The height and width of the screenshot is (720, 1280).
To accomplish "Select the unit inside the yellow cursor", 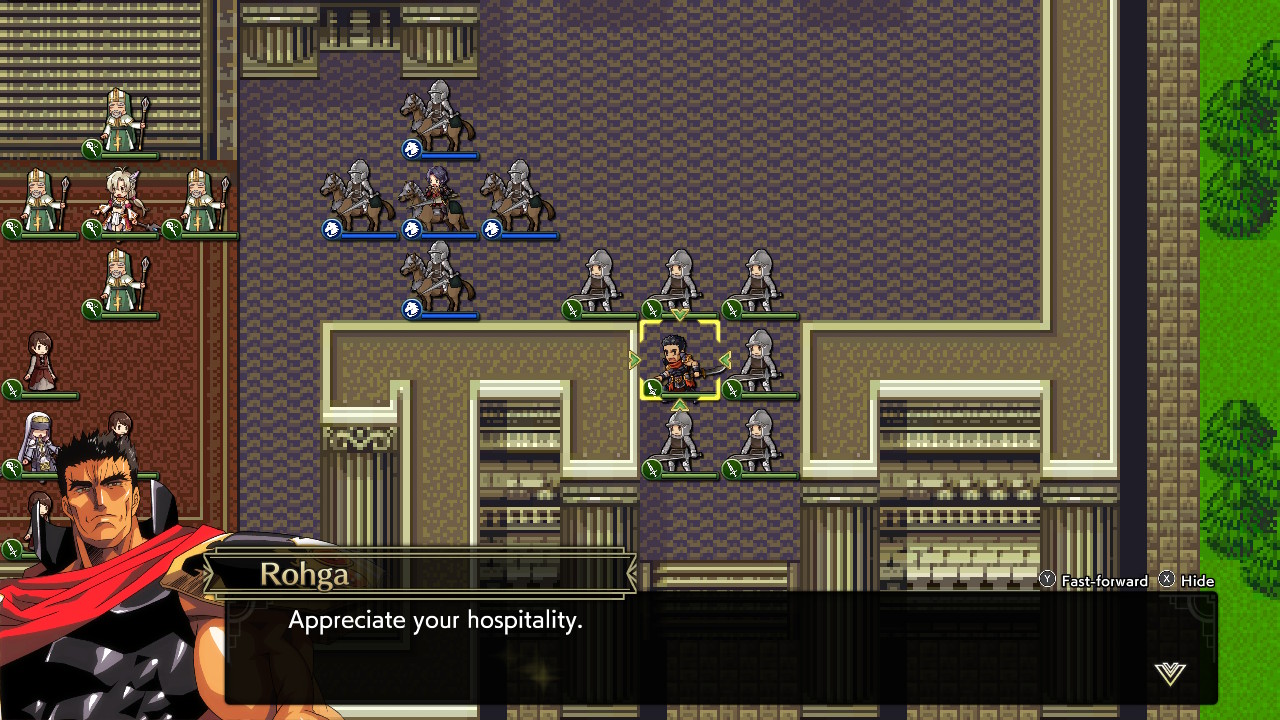I will (x=679, y=362).
